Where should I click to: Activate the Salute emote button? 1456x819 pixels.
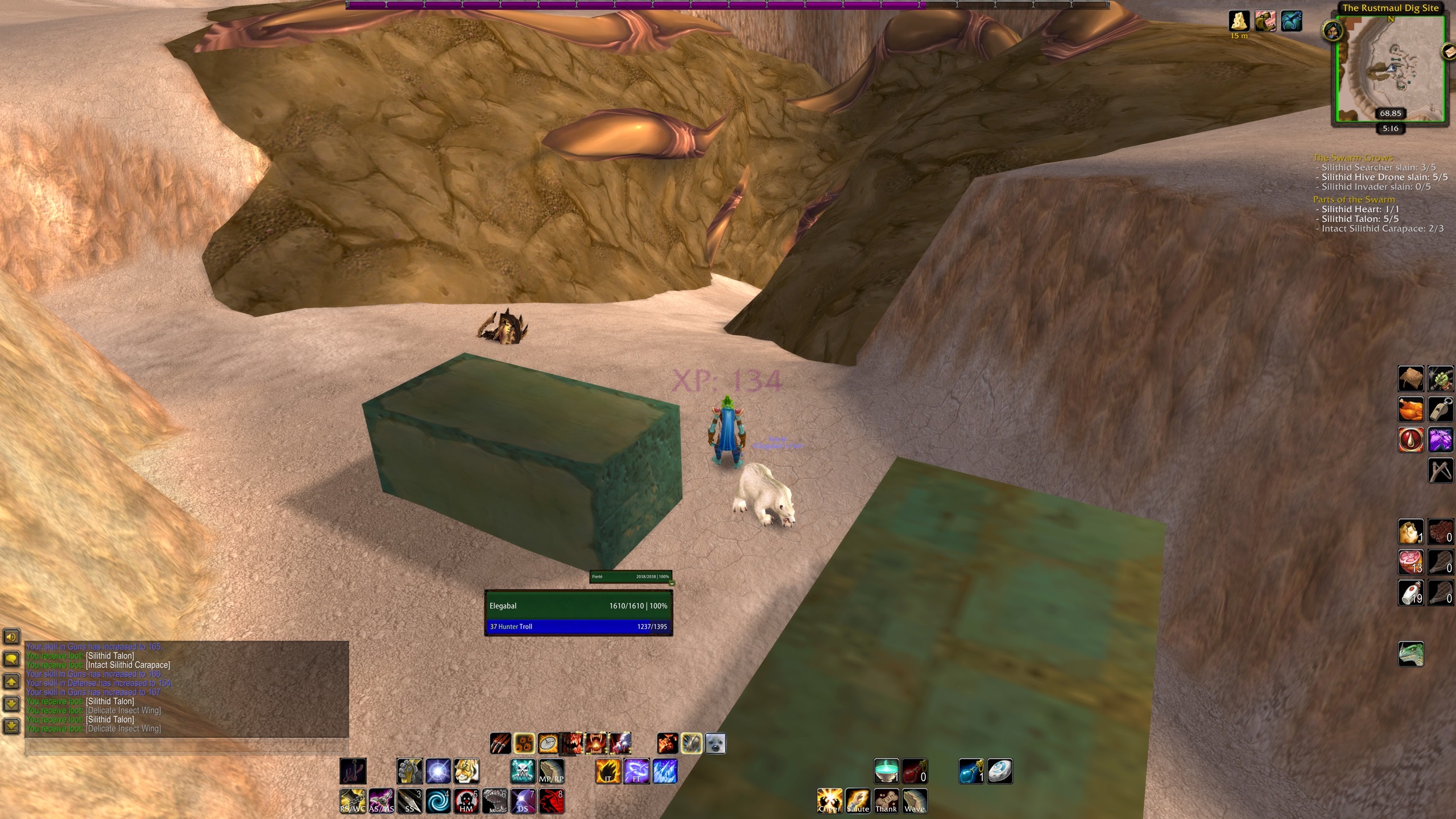pos(858,801)
